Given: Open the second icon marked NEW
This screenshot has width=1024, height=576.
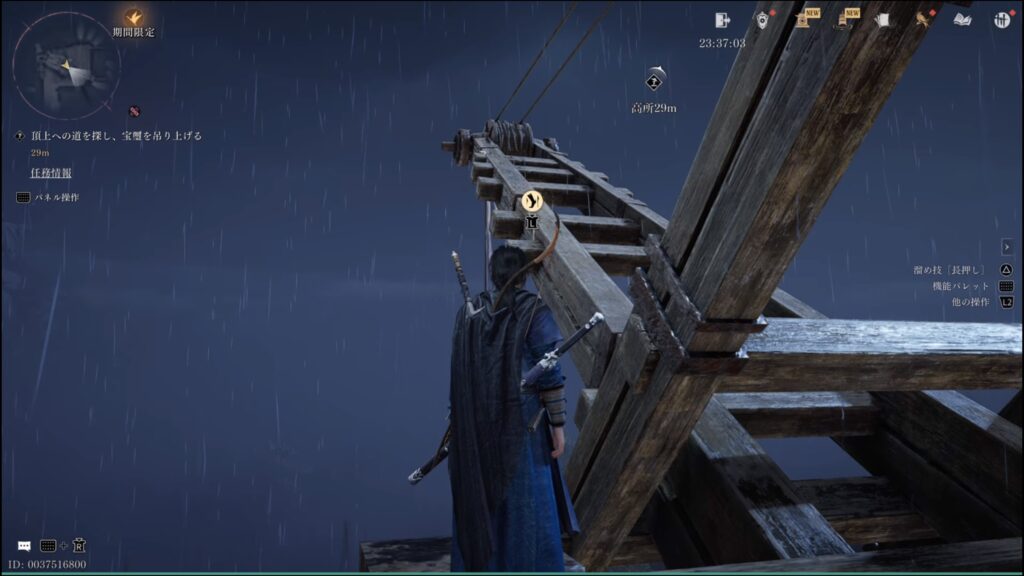Looking at the screenshot, I should pyautogui.click(x=842, y=20).
